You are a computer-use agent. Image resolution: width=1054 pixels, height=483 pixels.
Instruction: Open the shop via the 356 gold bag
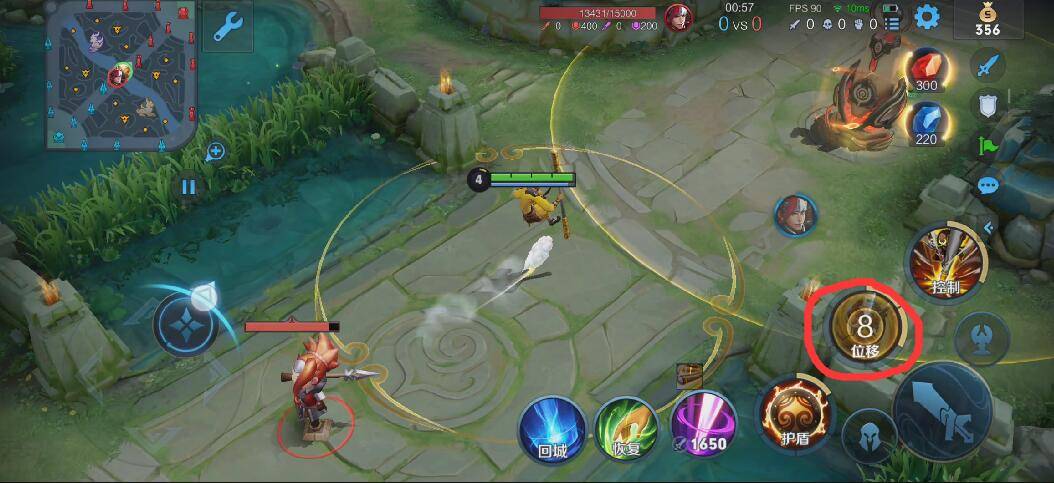click(987, 19)
